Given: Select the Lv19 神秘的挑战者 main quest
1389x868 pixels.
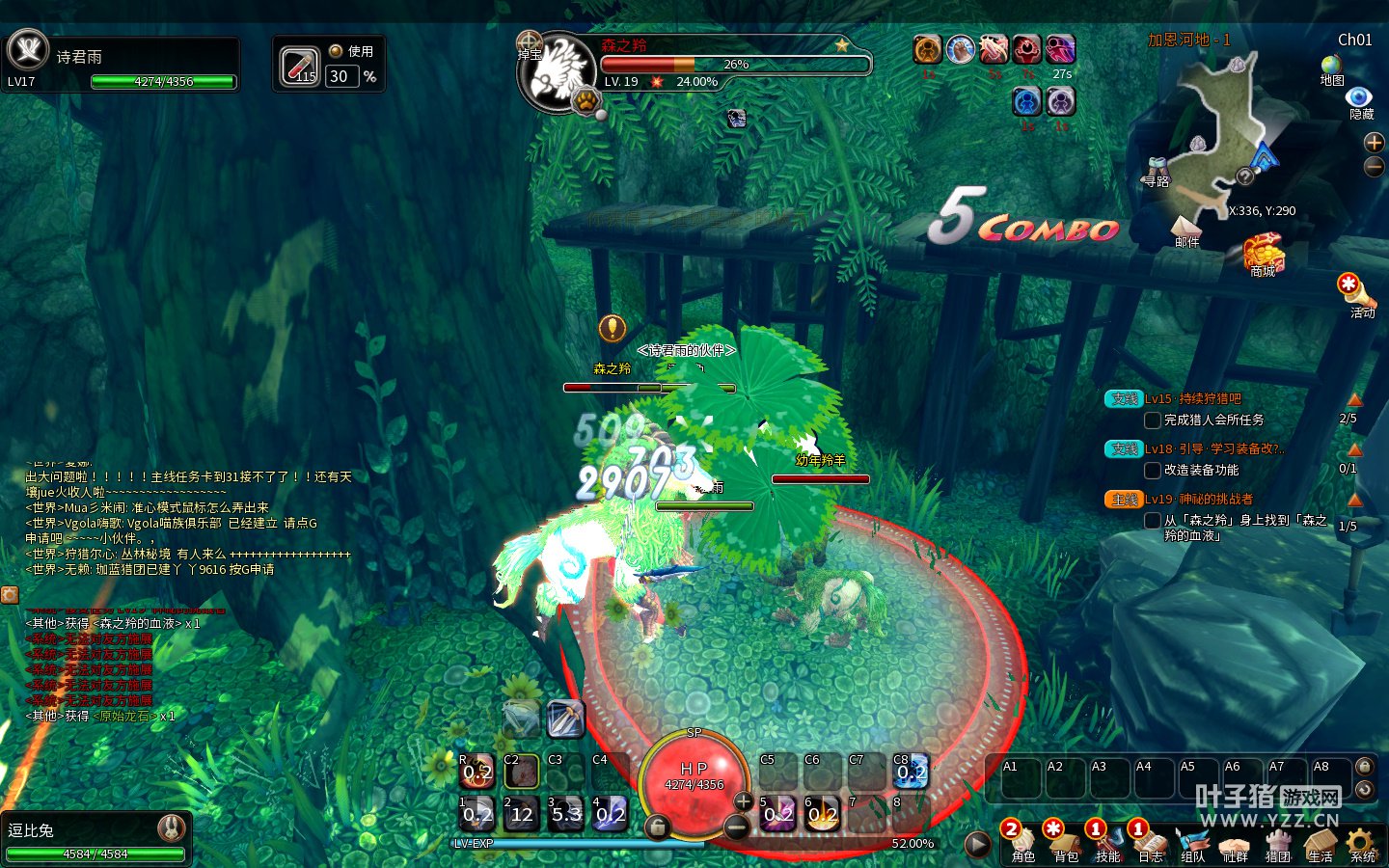Looking at the screenshot, I should [1199, 499].
